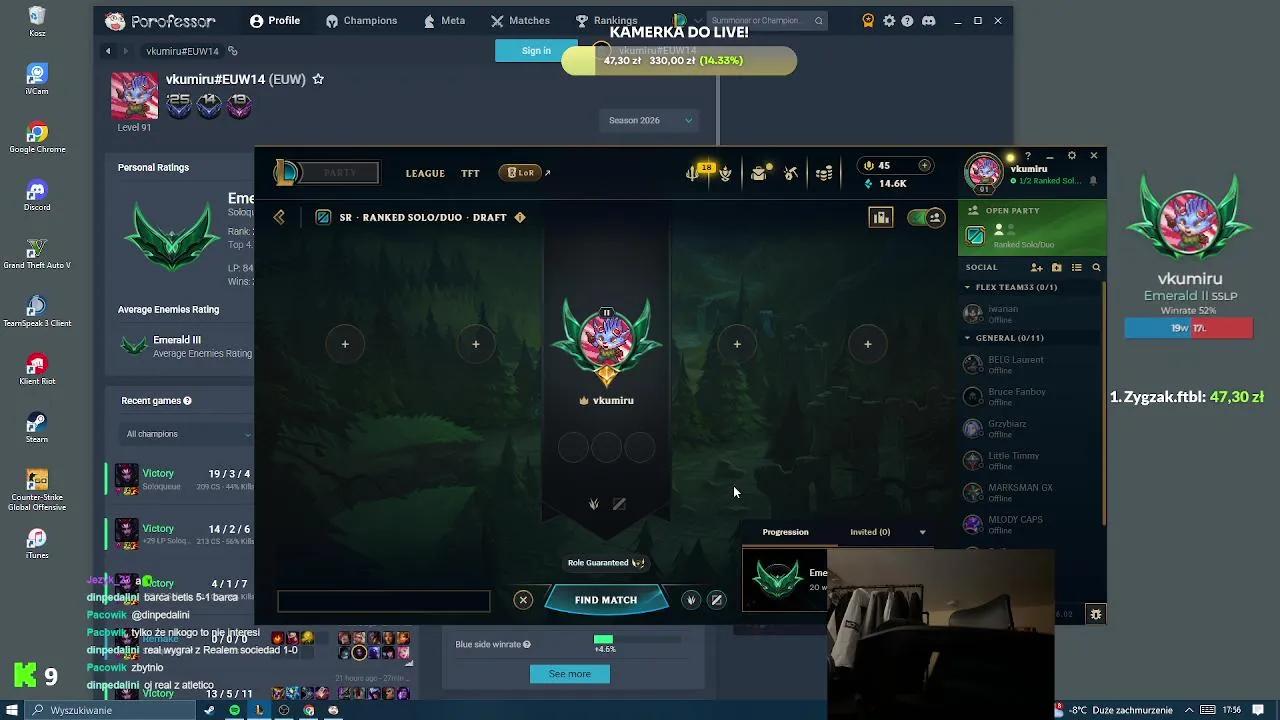Open the loot crafting hextech icon
1280x720 pixels.
pyautogui.click(x=789, y=172)
